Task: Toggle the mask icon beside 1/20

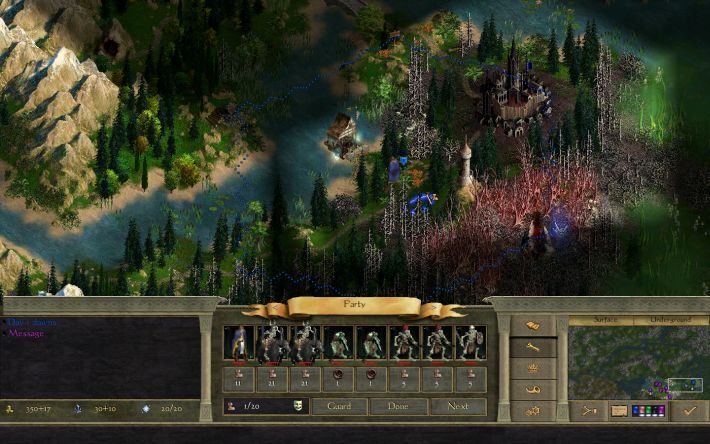Action: [298, 406]
